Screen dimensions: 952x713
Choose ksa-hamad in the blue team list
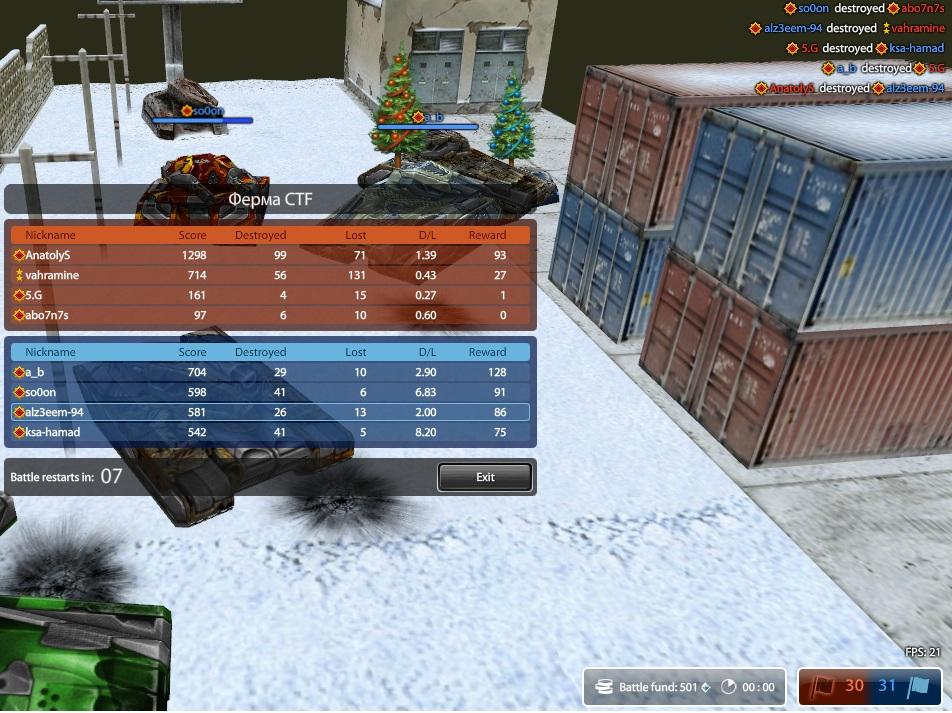[x=270, y=432]
